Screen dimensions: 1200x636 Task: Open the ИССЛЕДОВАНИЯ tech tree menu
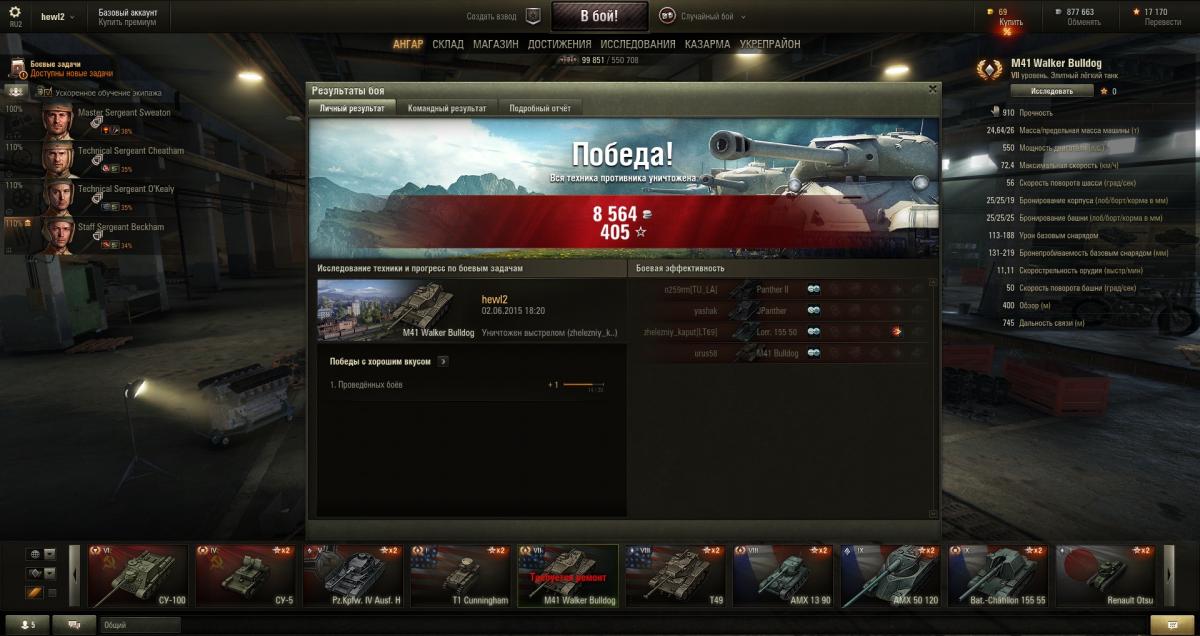tap(637, 45)
